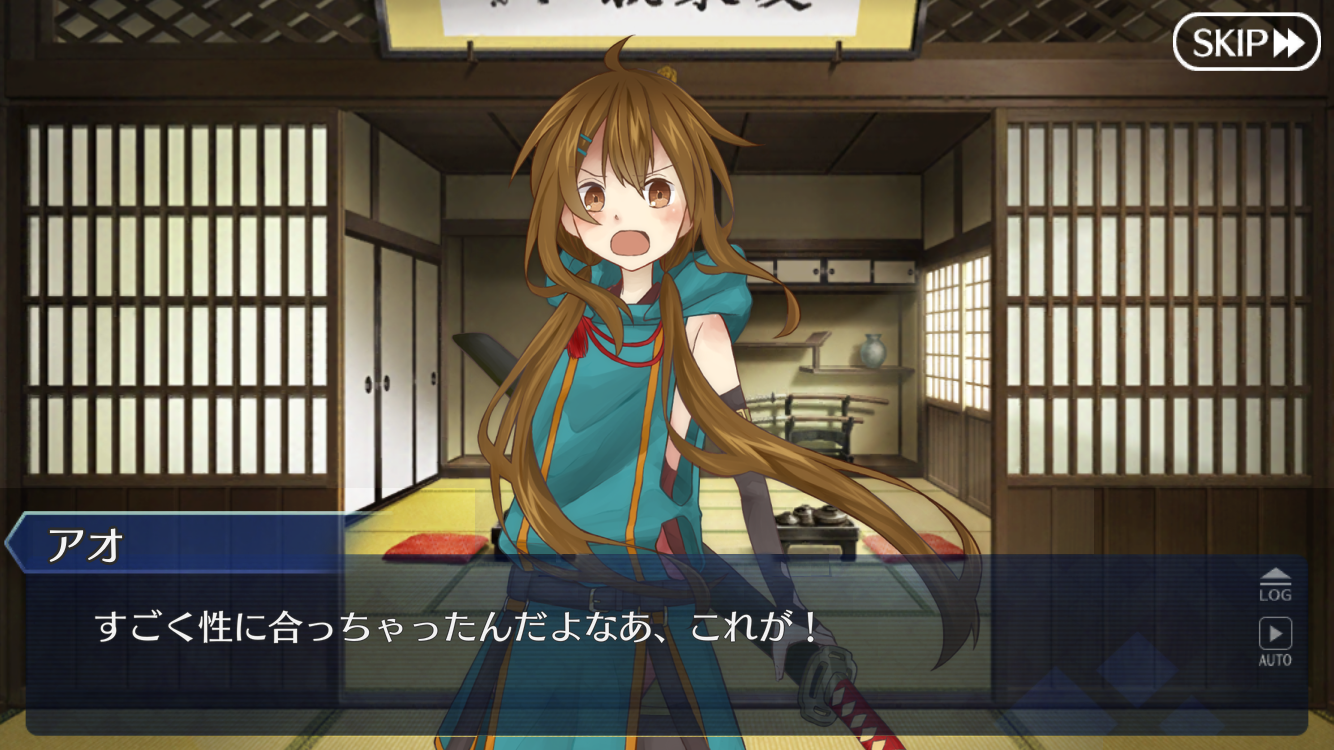
Task: Toggle AUTO dialogue playback
Action: 1274,641
